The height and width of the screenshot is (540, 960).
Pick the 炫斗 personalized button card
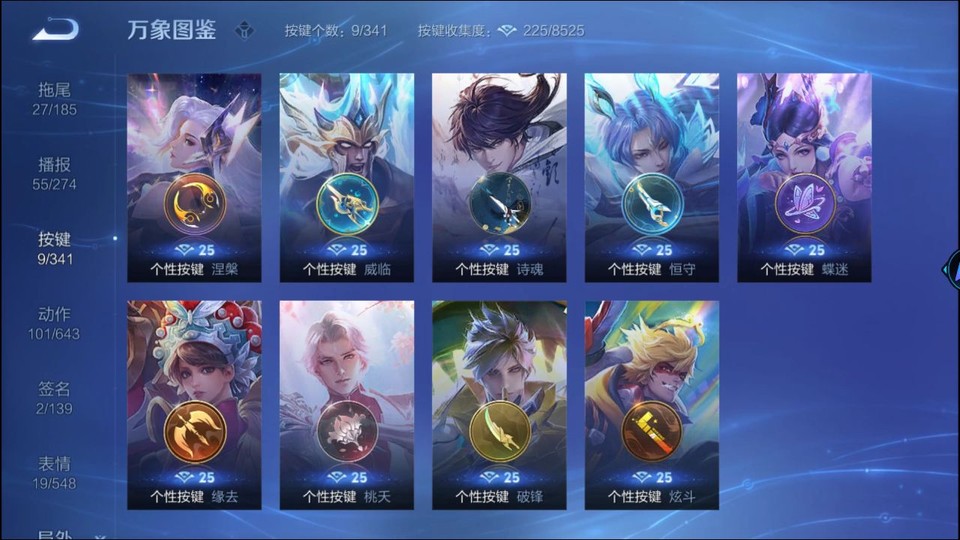pyautogui.click(x=652, y=405)
